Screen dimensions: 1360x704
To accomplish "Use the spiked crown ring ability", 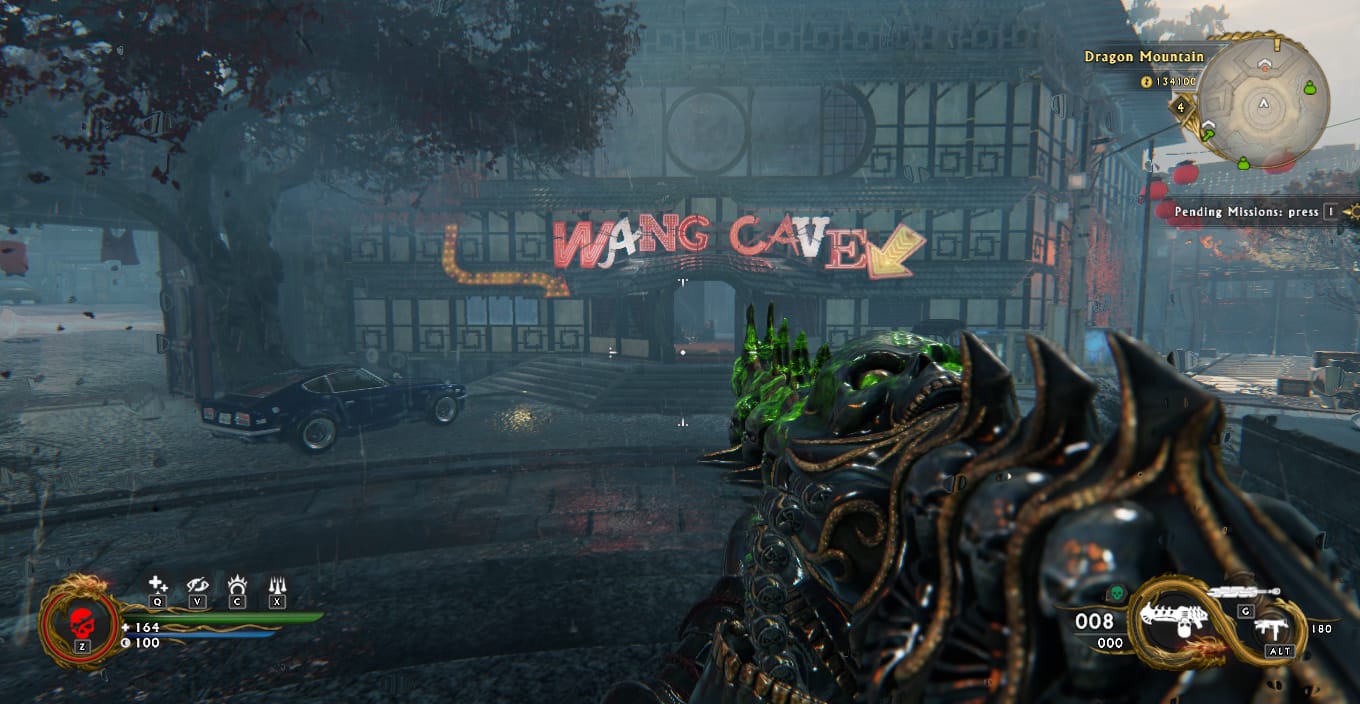I will pyautogui.click(x=237, y=585).
